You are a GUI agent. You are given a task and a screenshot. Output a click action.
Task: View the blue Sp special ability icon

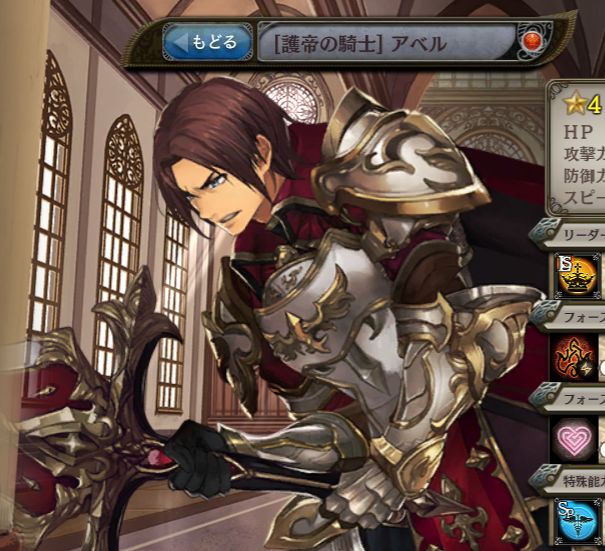pos(577,520)
